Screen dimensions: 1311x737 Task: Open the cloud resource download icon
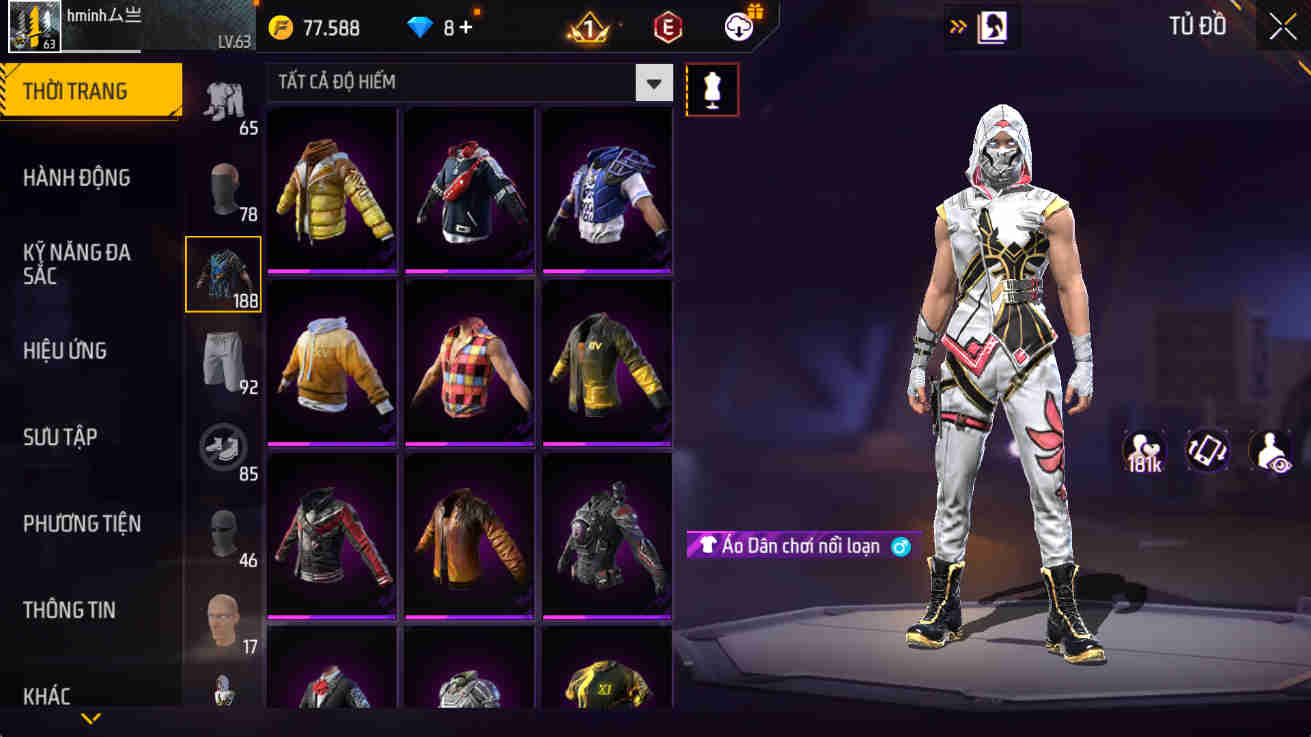point(737,27)
